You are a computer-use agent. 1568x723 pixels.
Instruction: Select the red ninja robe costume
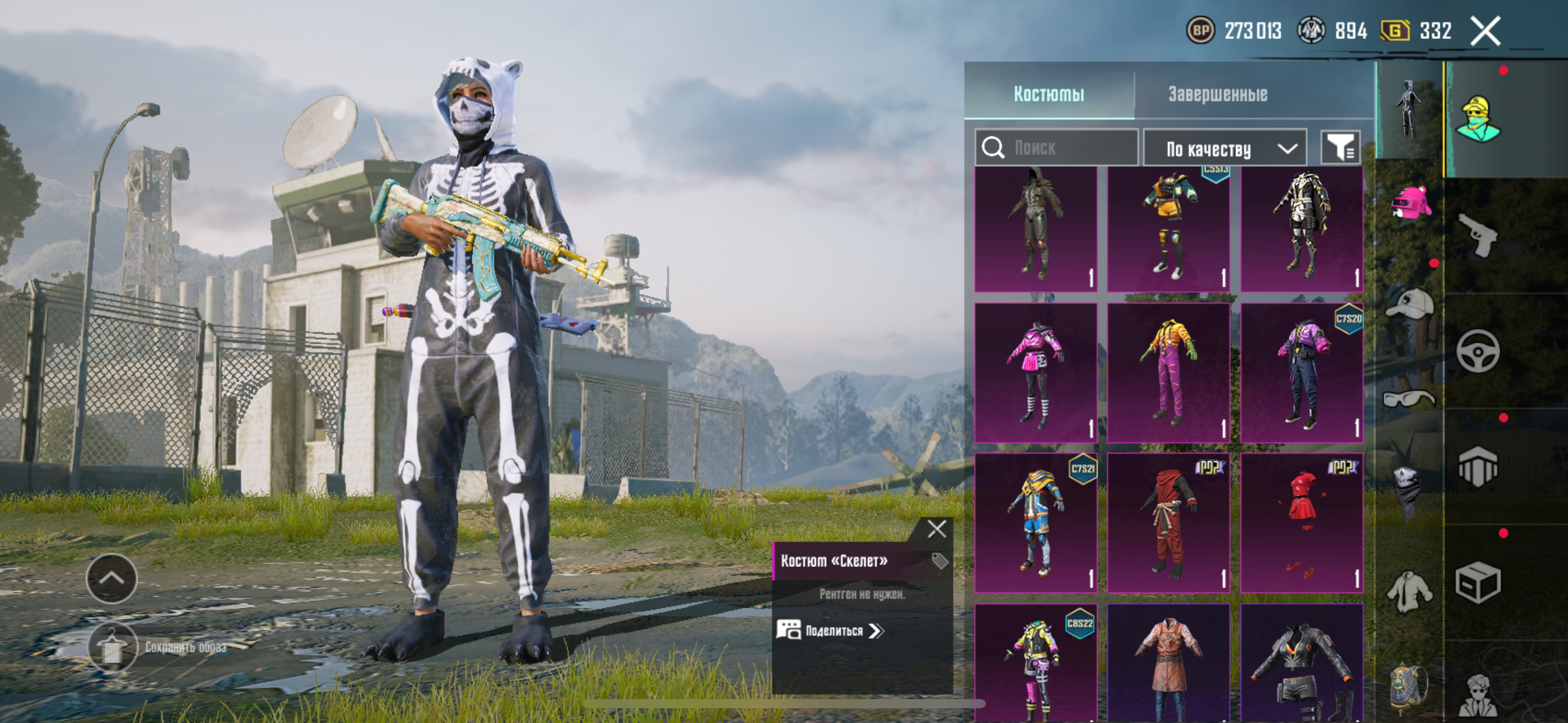[1168, 522]
